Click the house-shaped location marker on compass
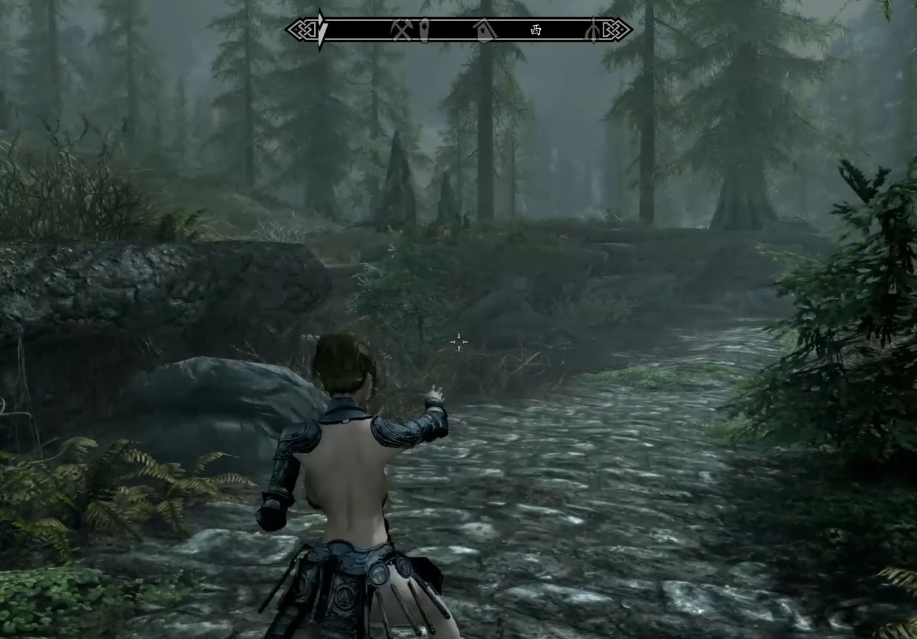The height and width of the screenshot is (639, 917). (x=484, y=29)
